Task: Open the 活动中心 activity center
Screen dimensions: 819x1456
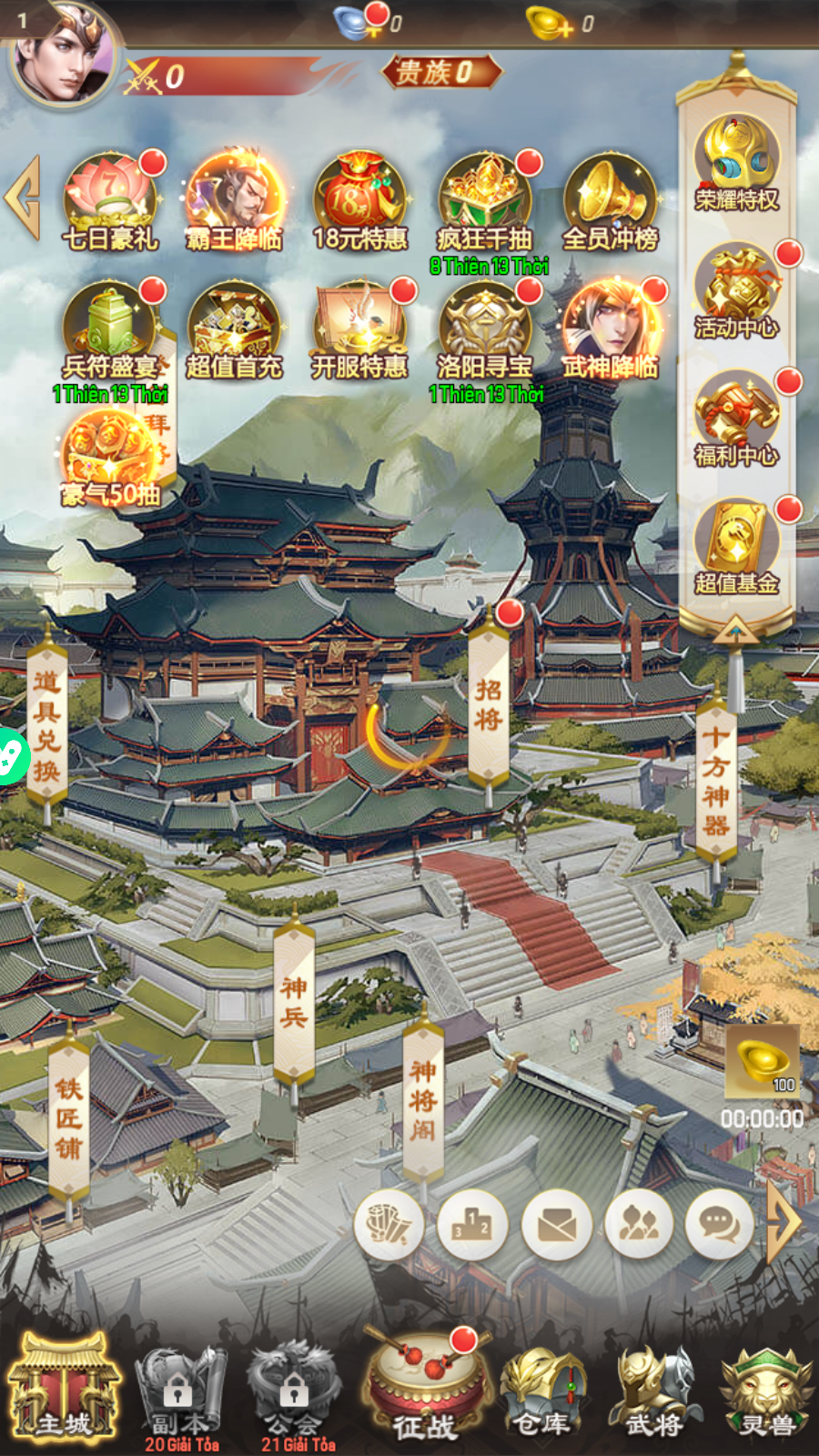Action: pyautogui.click(x=736, y=291)
